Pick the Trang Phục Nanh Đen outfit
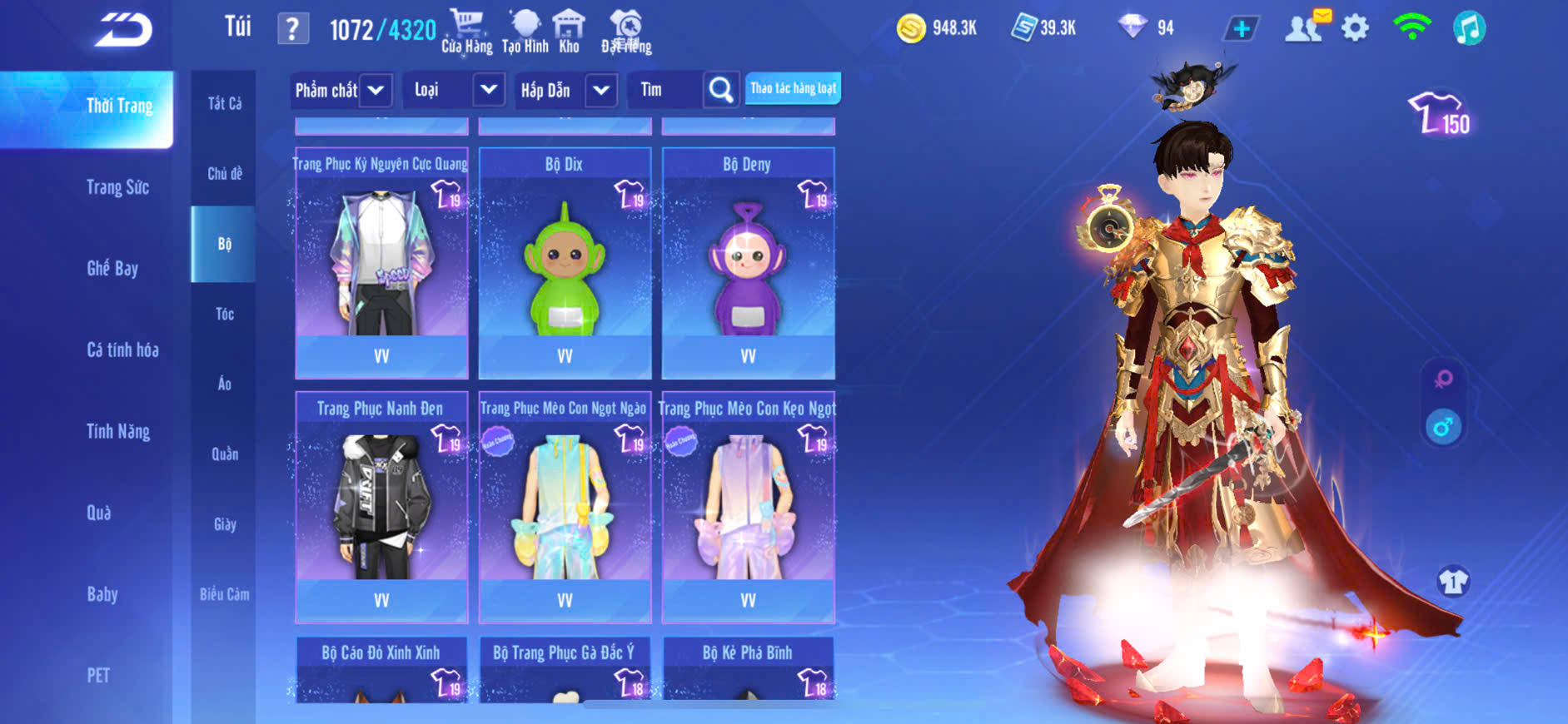 pos(381,506)
